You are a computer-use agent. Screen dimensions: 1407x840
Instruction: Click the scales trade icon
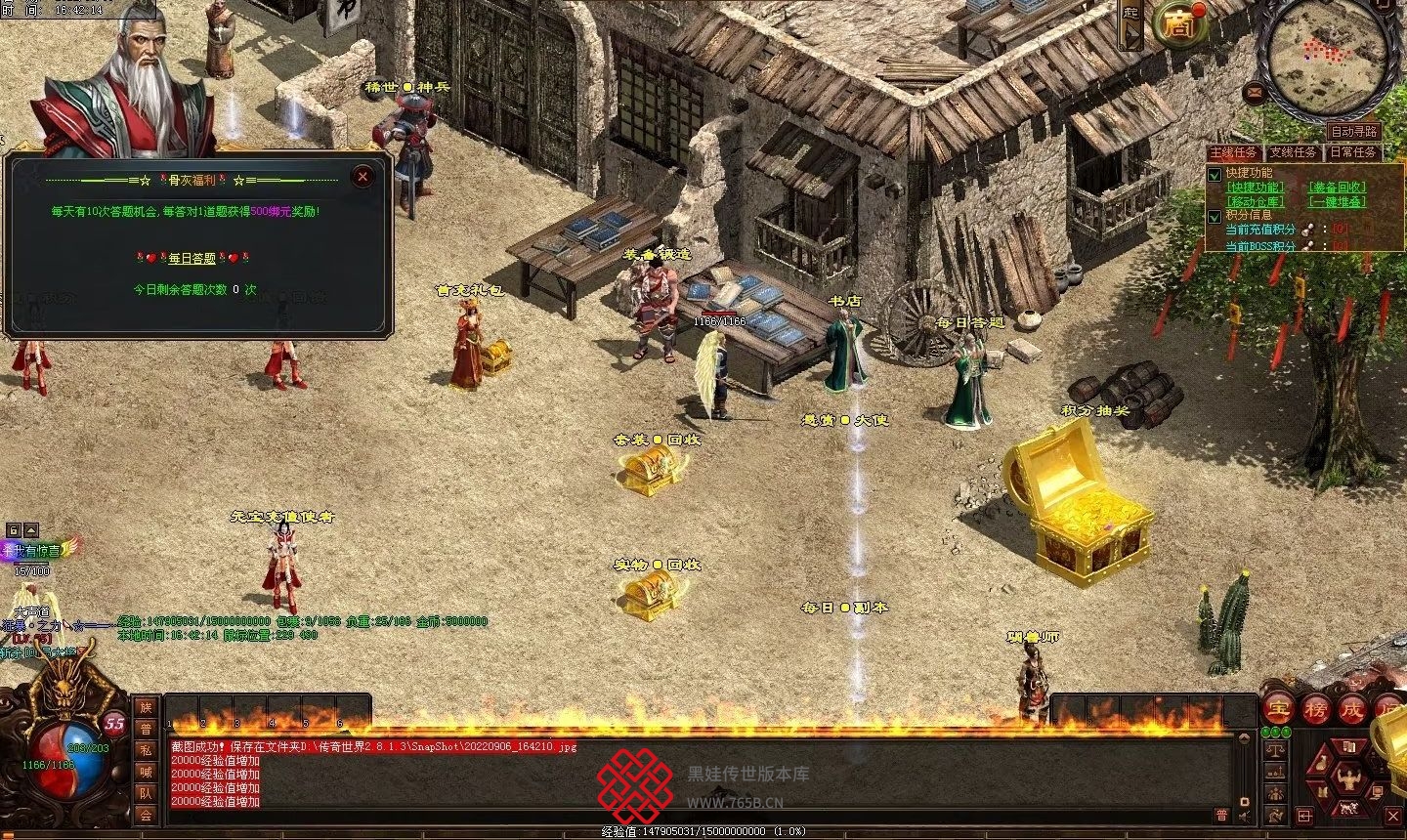(x=1274, y=750)
